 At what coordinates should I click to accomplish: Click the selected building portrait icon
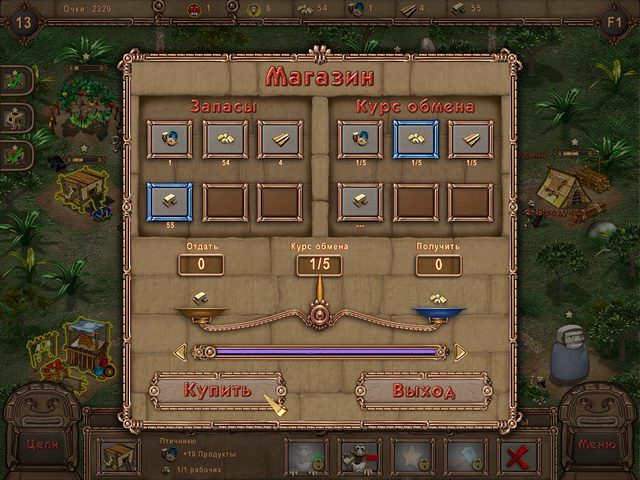[x=120, y=457]
